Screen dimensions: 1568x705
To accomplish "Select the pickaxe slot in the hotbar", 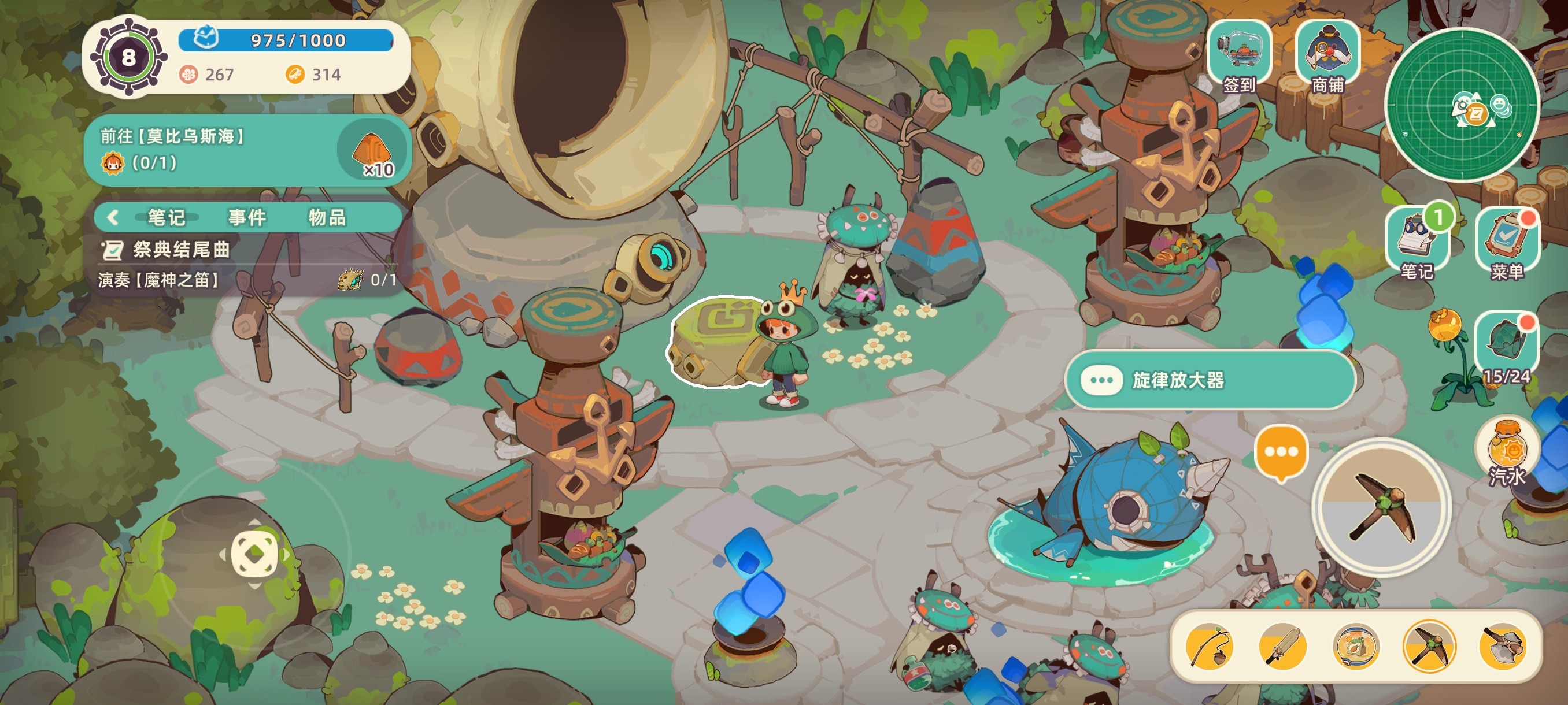I will click(x=1429, y=646).
